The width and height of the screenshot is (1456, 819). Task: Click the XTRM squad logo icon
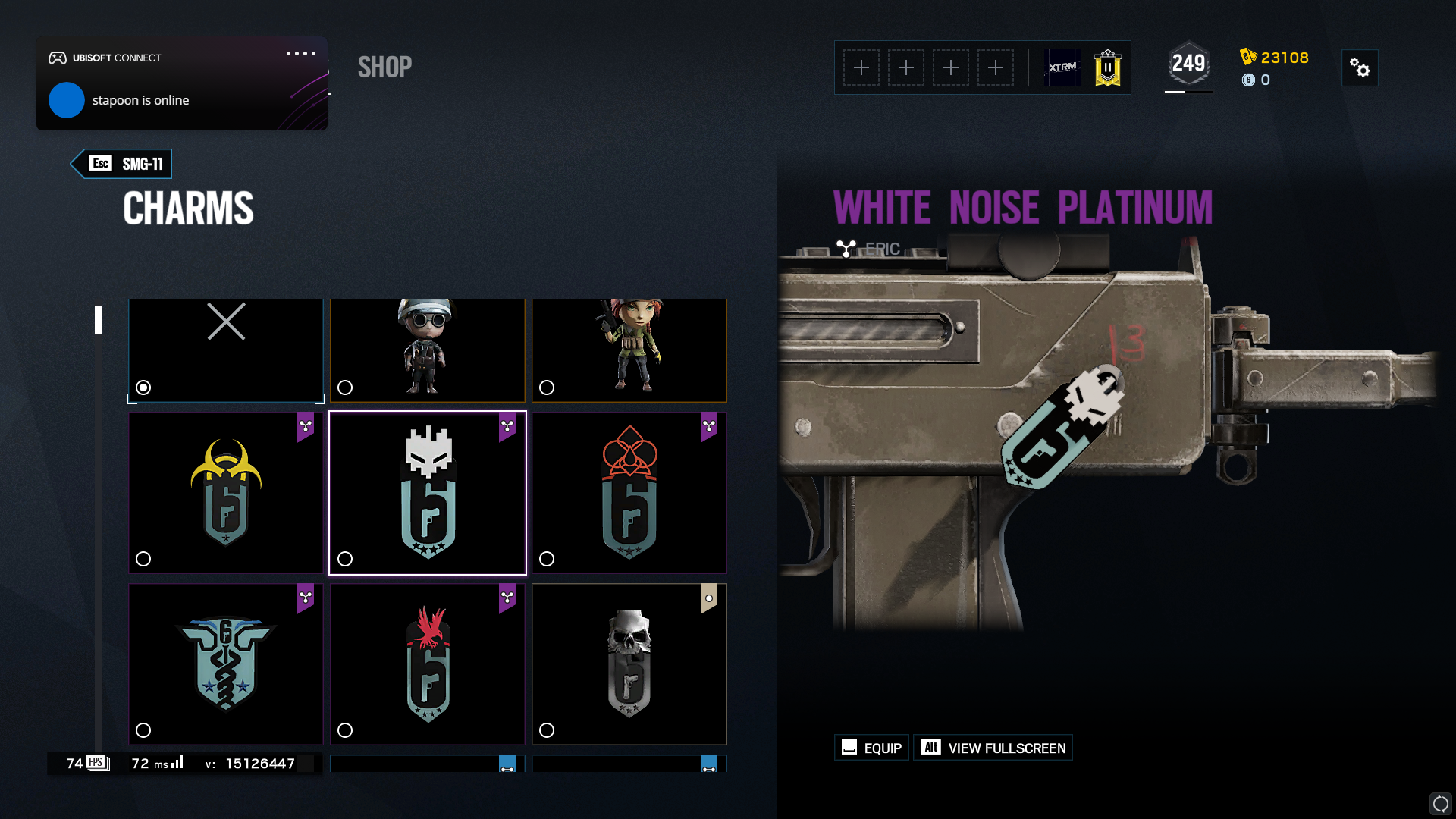pyautogui.click(x=1062, y=67)
